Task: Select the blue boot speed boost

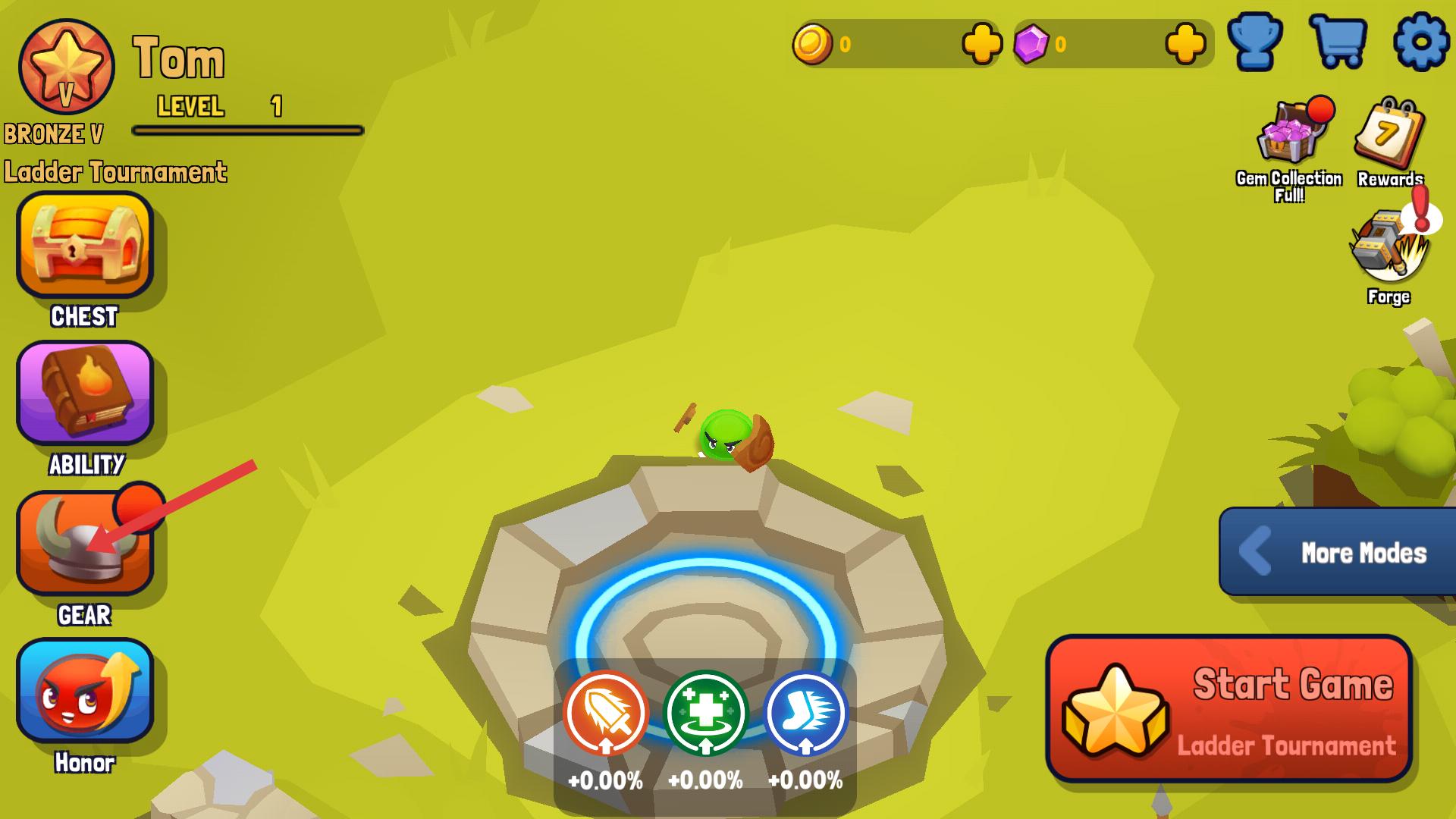Action: pos(805,713)
